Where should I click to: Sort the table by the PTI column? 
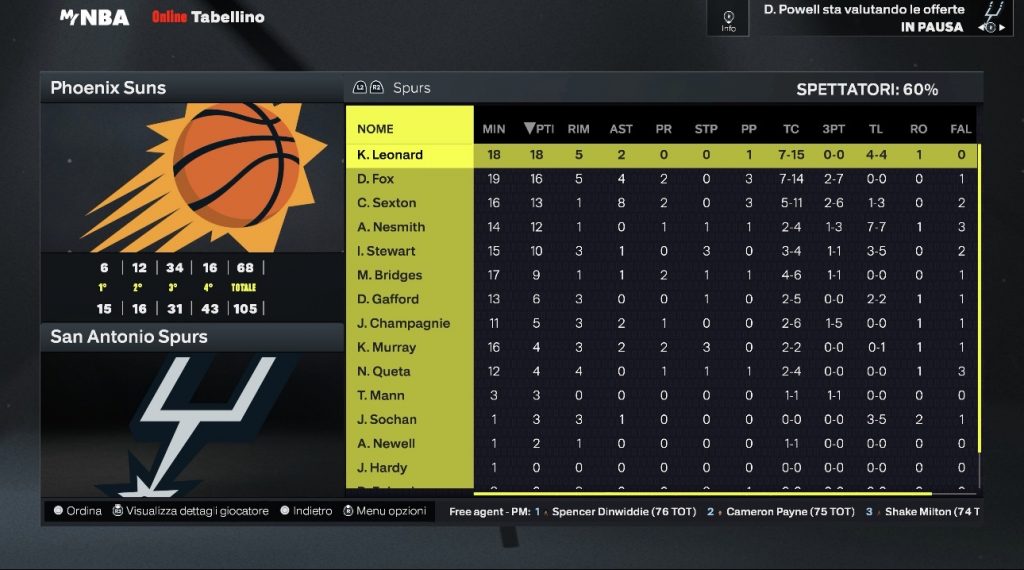539,128
